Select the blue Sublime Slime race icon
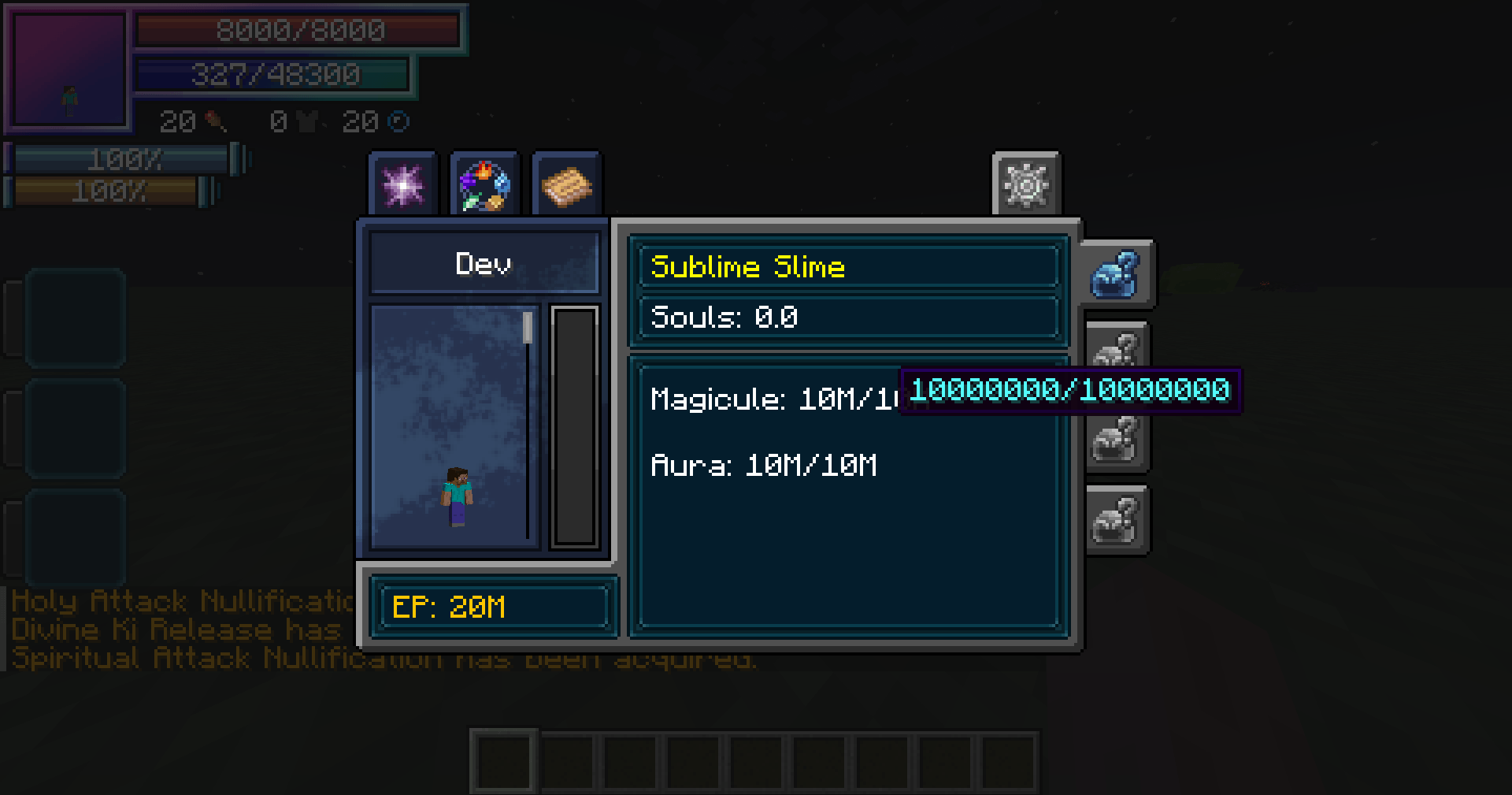The image size is (1512, 795). 1117,276
